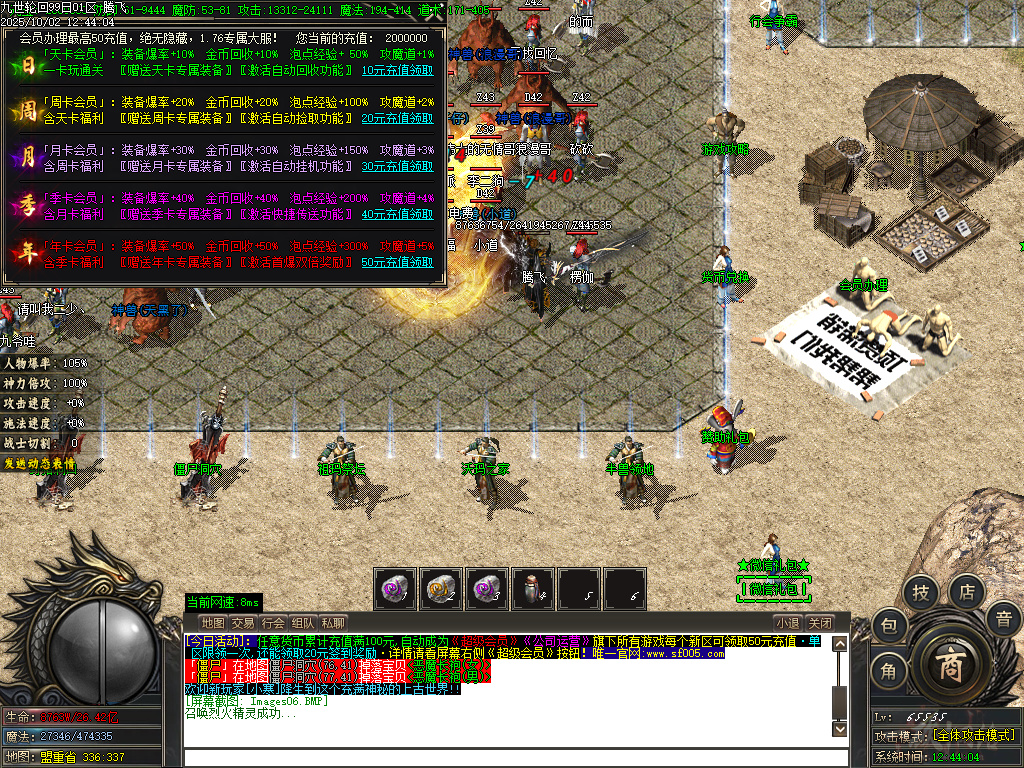This screenshot has height=768, width=1024.
Task: Claim the 20元 week-card recharge reward
Action: tap(397, 118)
